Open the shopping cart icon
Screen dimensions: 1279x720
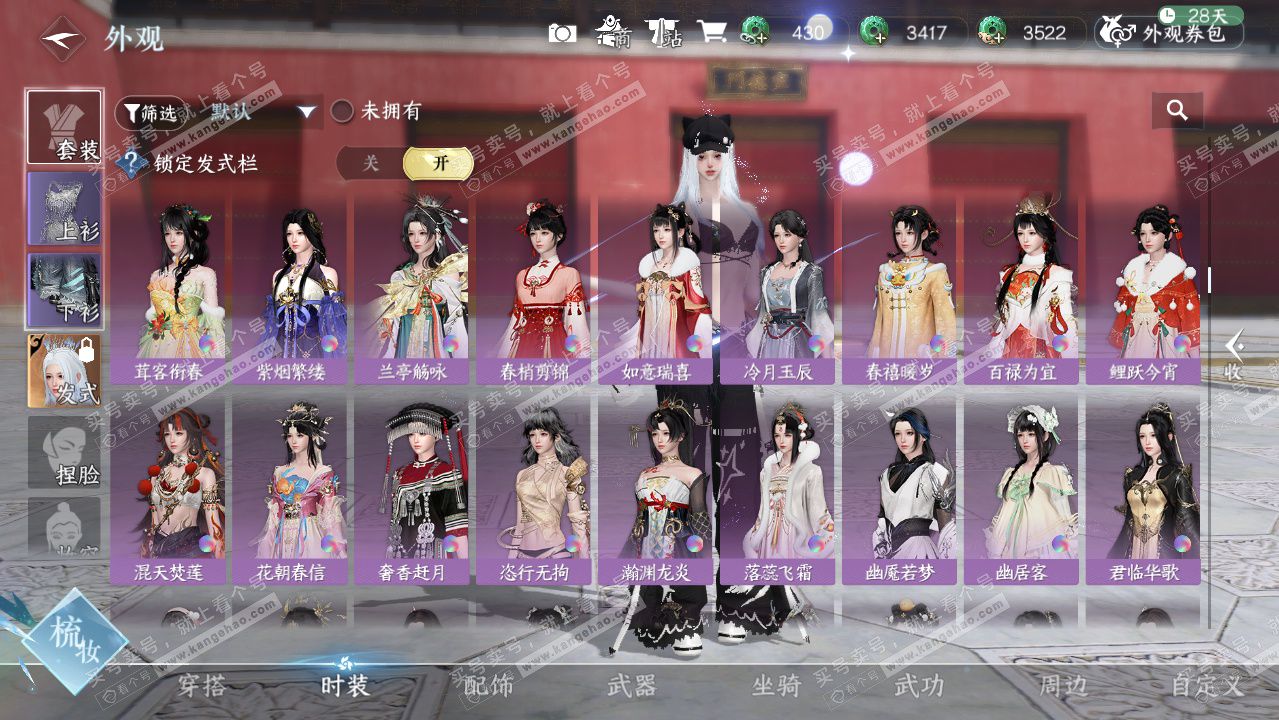(x=712, y=32)
